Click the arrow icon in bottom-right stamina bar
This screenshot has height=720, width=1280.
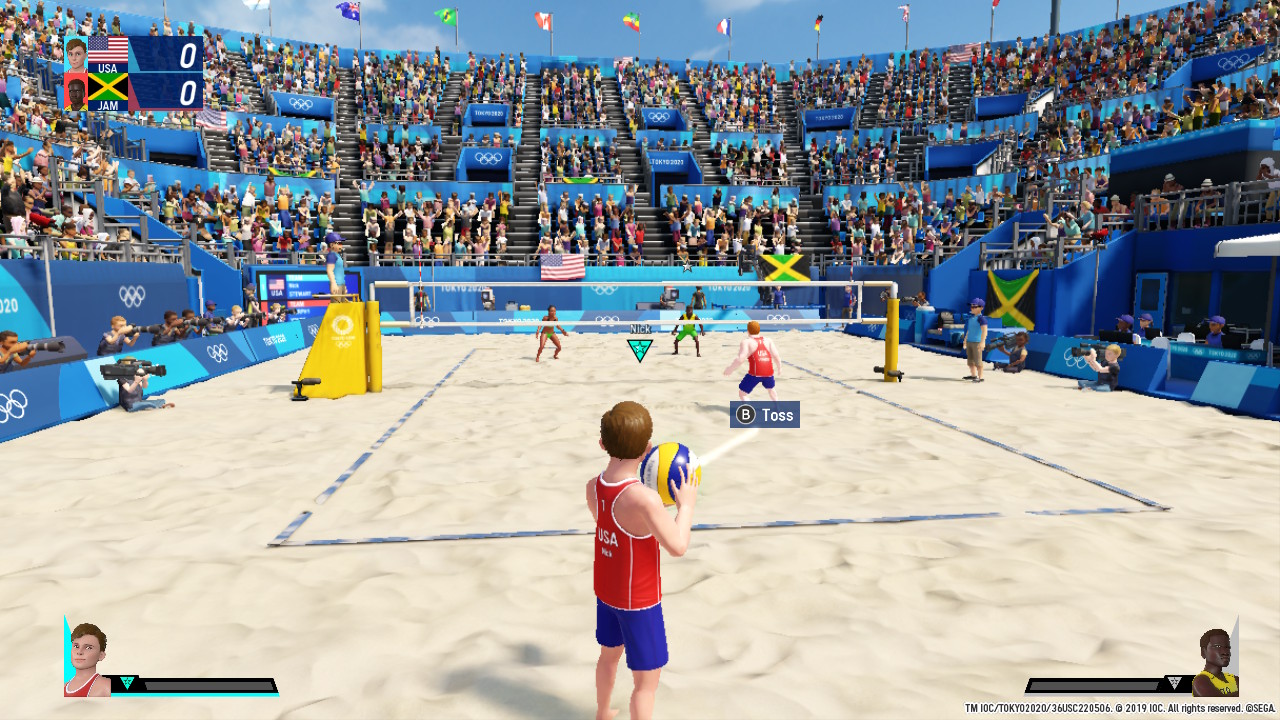tap(1173, 683)
